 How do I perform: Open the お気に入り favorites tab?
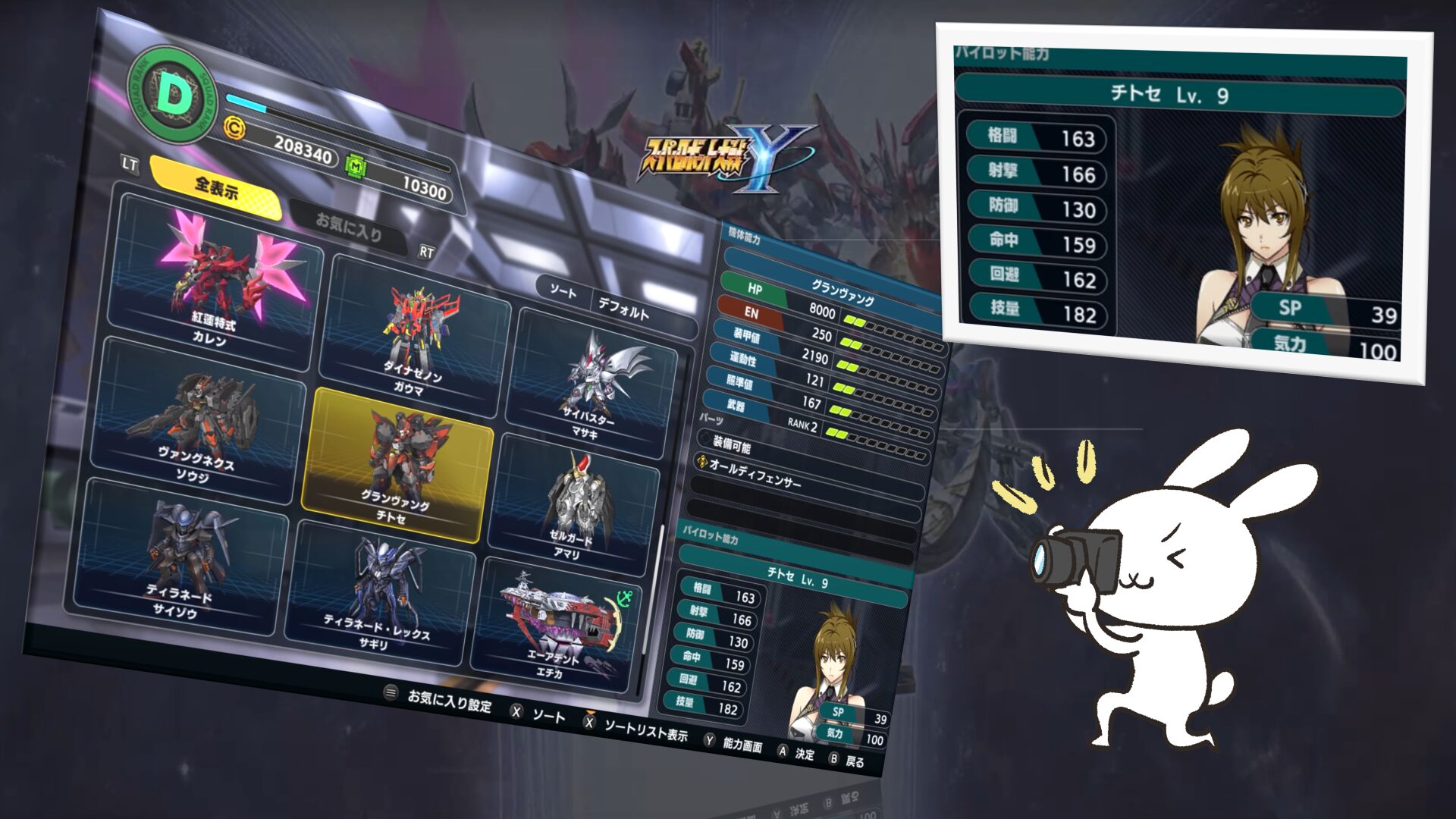click(348, 227)
